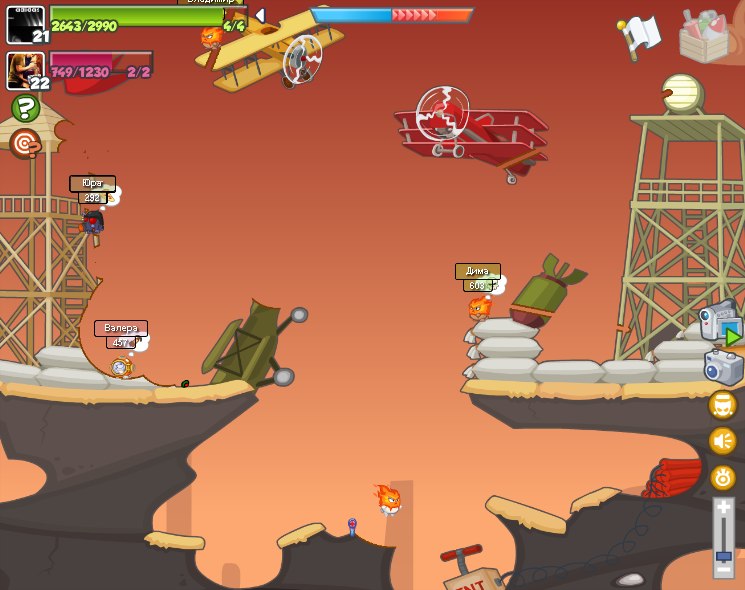Click the zoom slider track
This screenshot has height=590, width=745.
[723, 535]
